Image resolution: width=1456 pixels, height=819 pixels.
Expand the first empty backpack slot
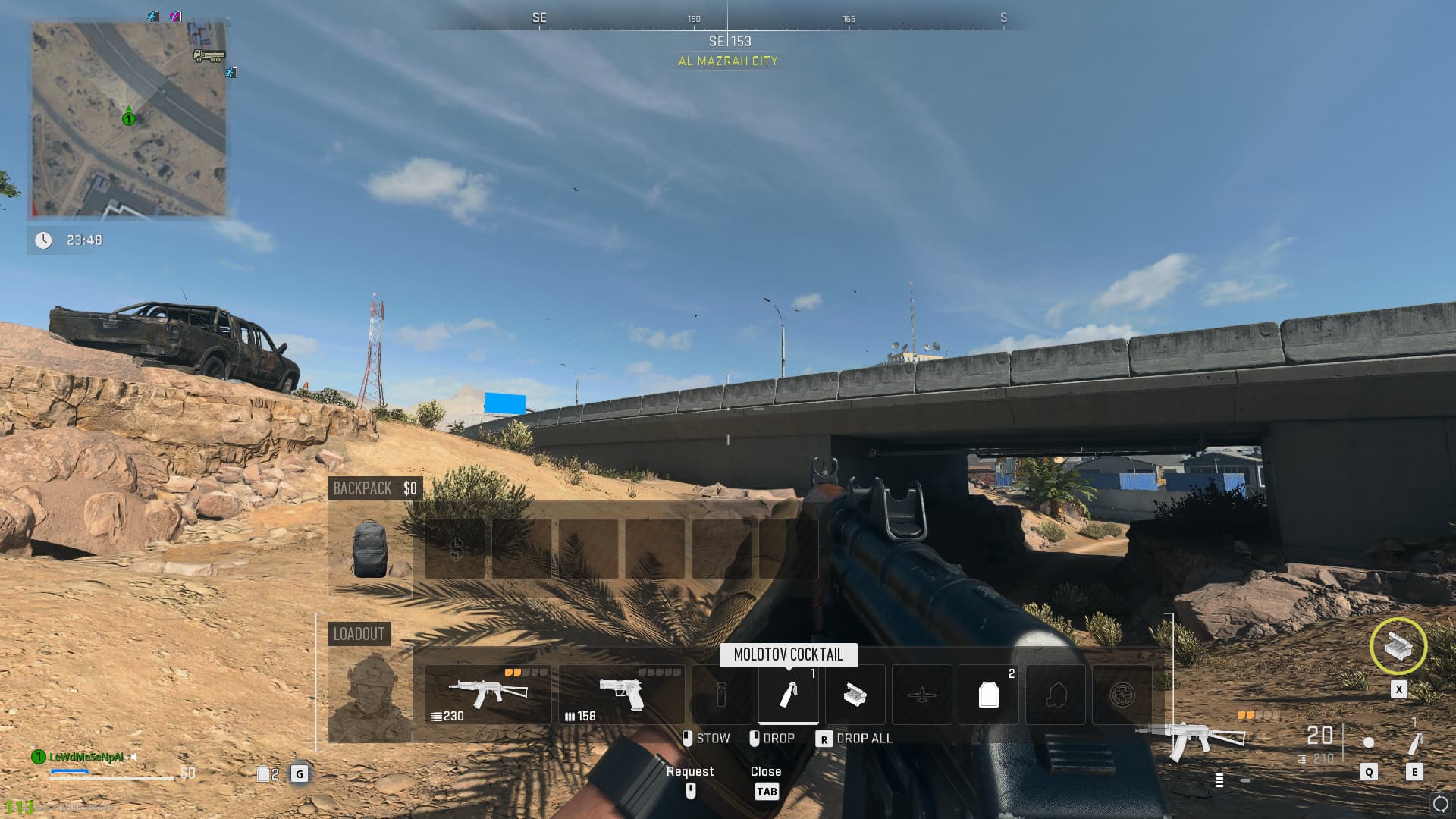click(522, 548)
